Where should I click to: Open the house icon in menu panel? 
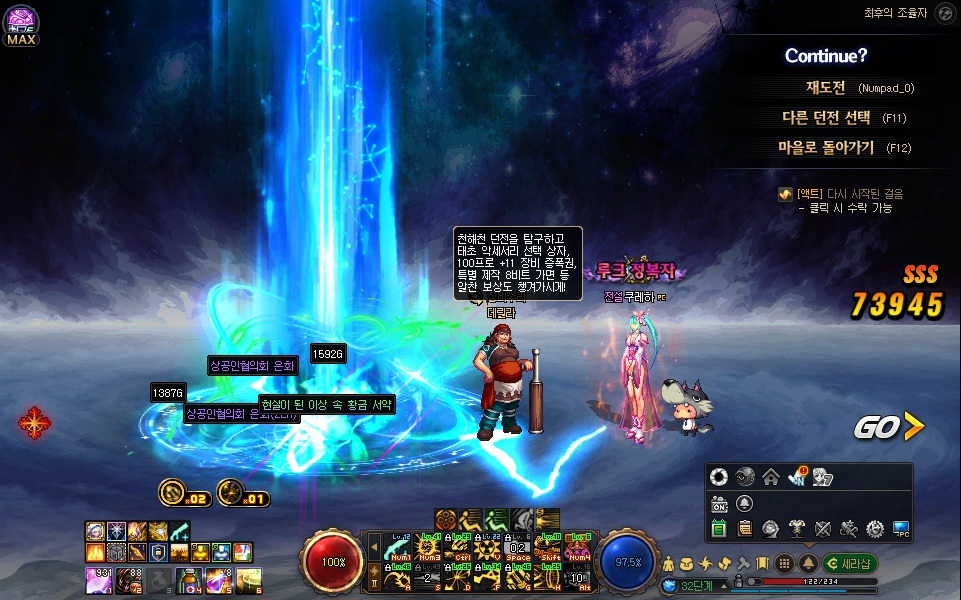[x=770, y=477]
